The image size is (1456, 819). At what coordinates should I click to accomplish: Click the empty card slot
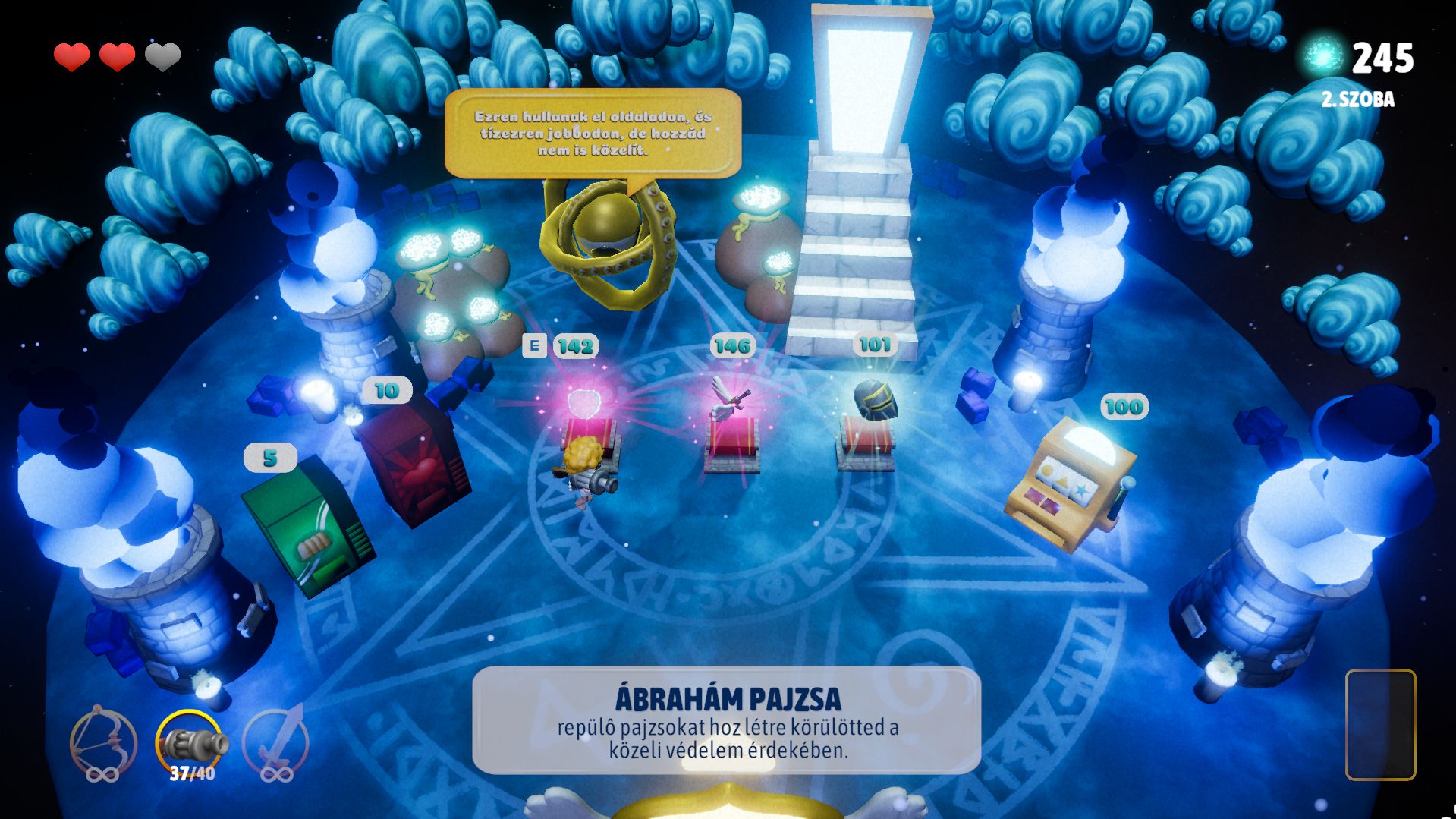(x=1380, y=725)
